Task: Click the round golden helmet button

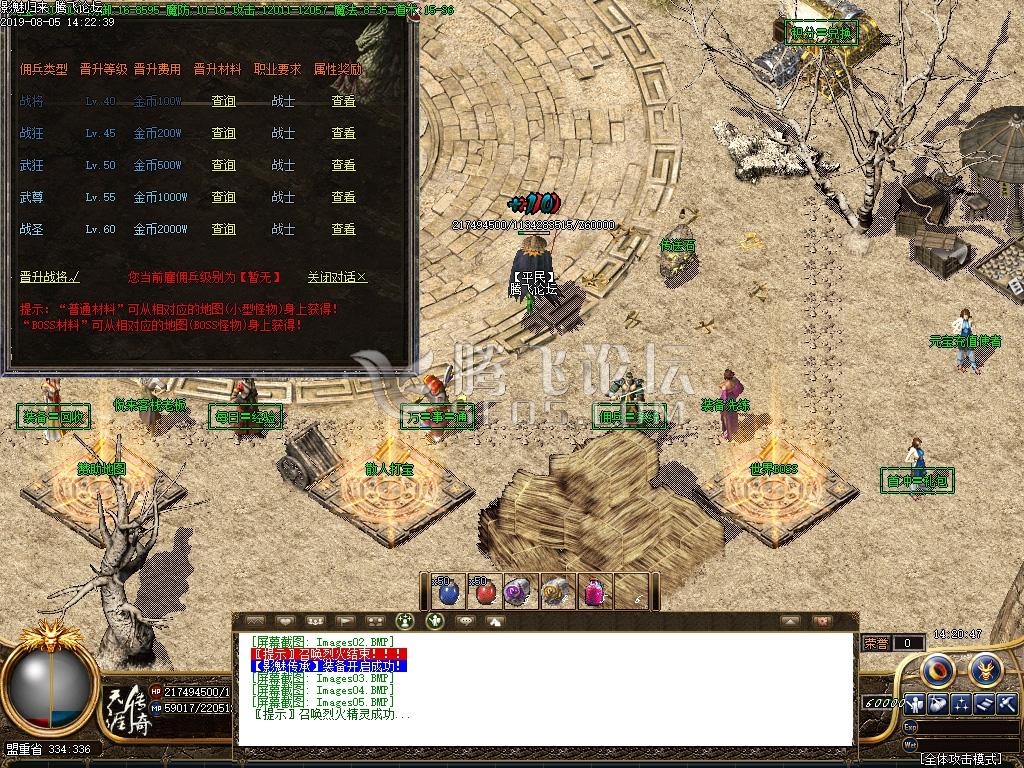Action: [985, 668]
